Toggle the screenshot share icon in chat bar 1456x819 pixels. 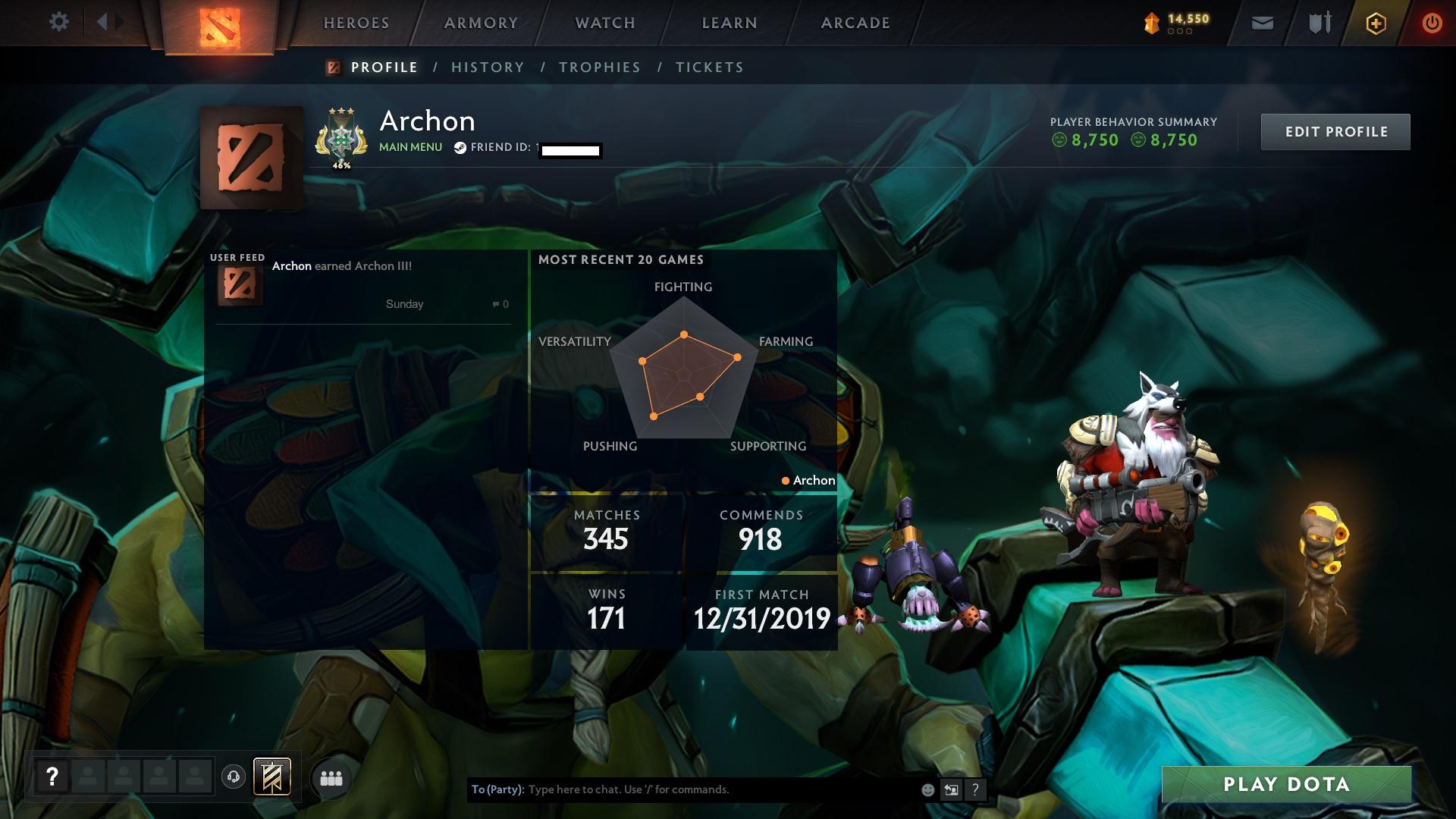tap(951, 789)
